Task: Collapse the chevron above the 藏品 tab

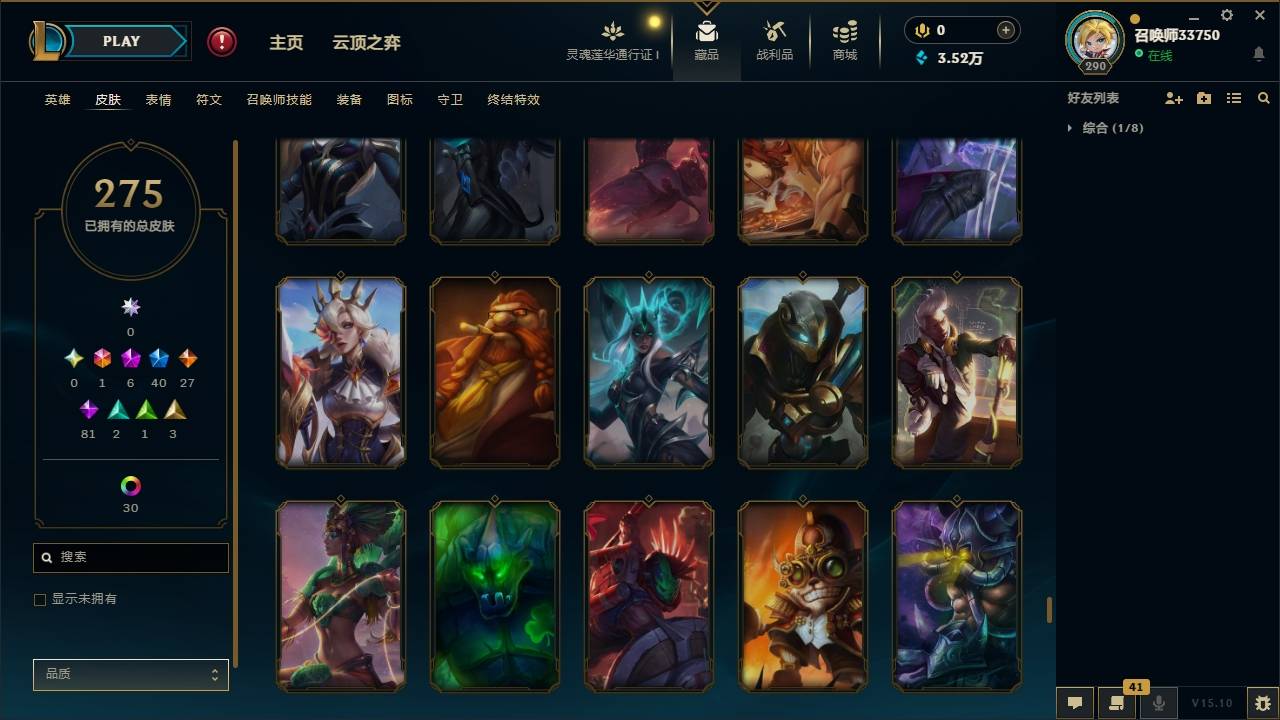Action: pyautogui.click(x=707, y=6)
